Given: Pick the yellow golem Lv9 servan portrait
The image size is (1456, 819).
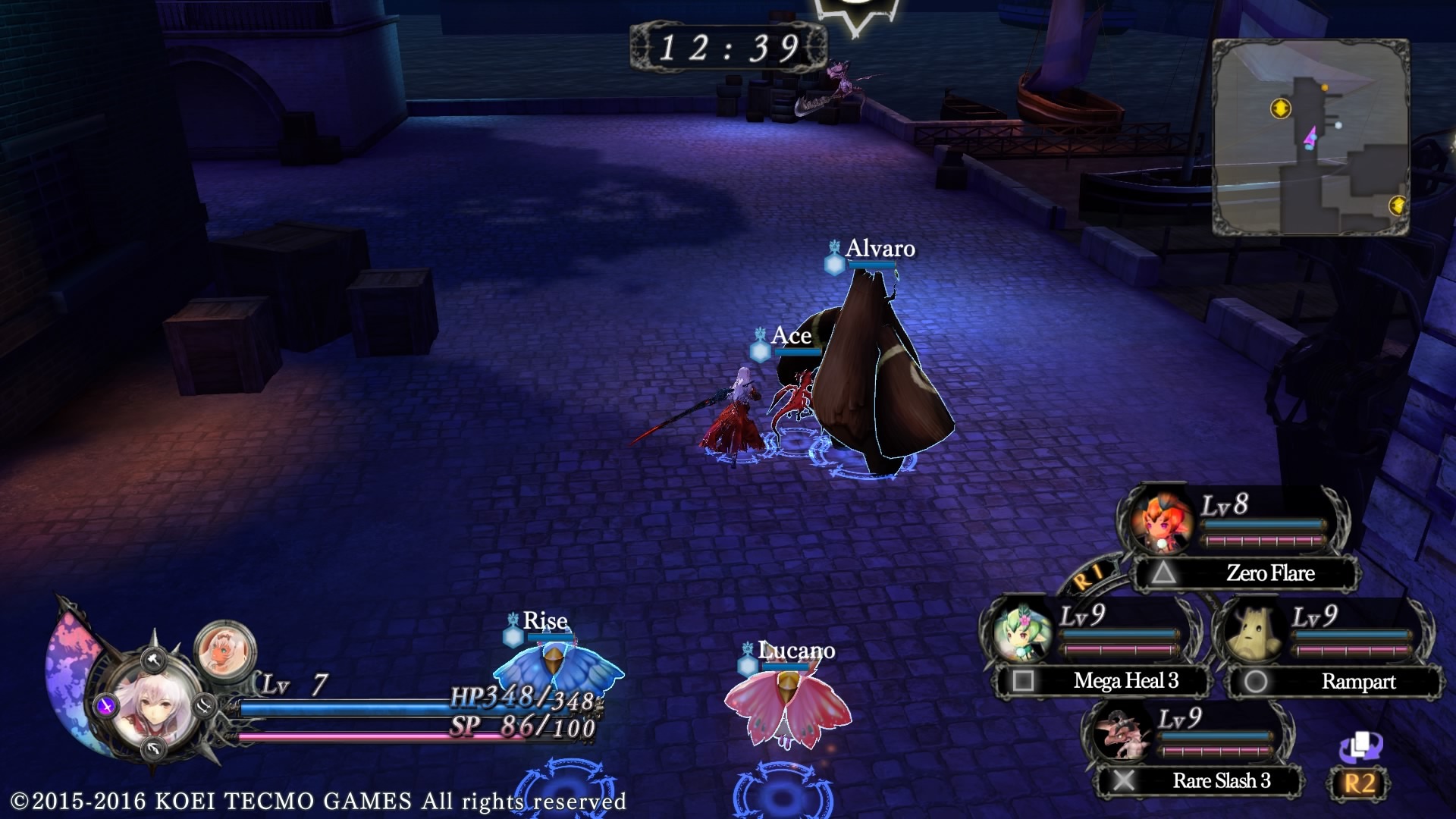Looking at the screenshot, I should (x=1254, y=632).
